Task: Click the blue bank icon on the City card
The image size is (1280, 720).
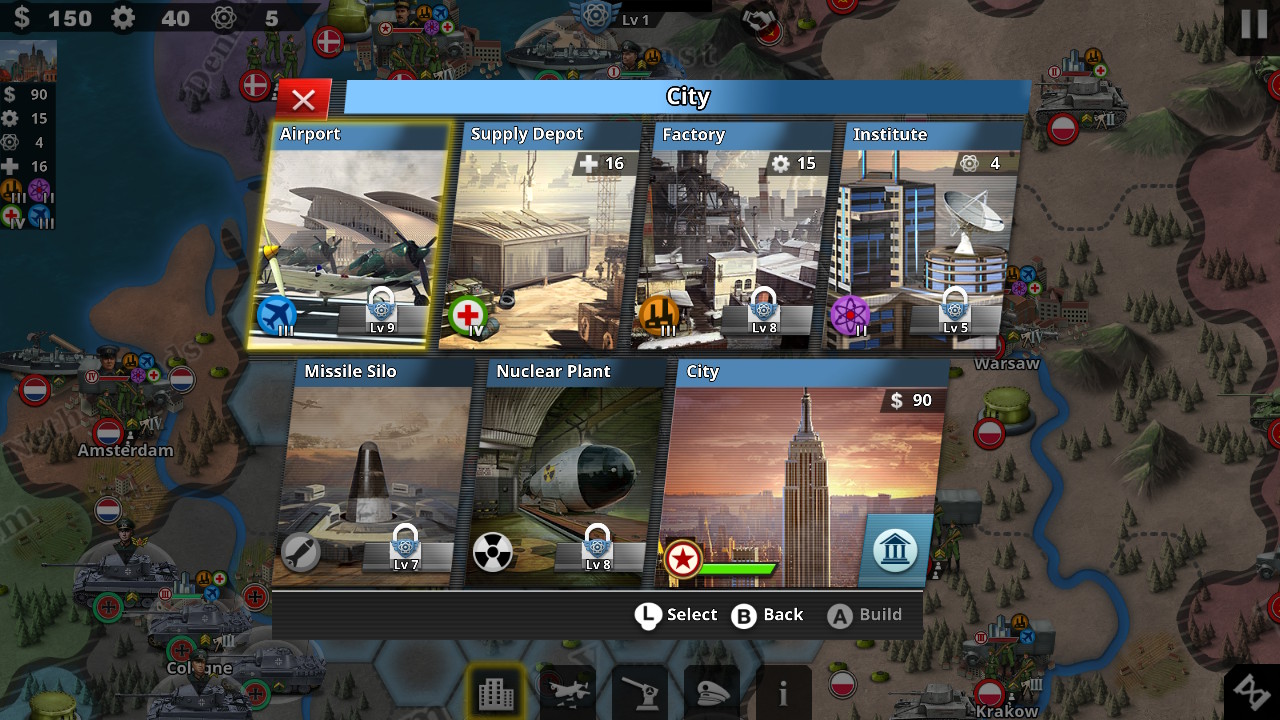Action: coord(893,550)
